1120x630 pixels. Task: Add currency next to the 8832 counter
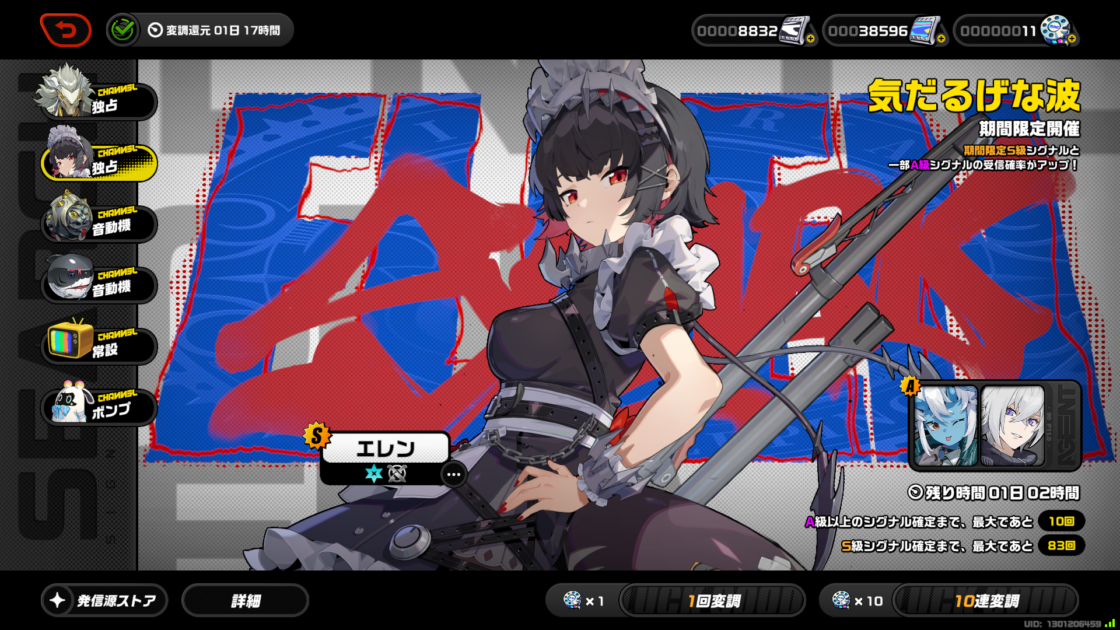pos(810,39)
